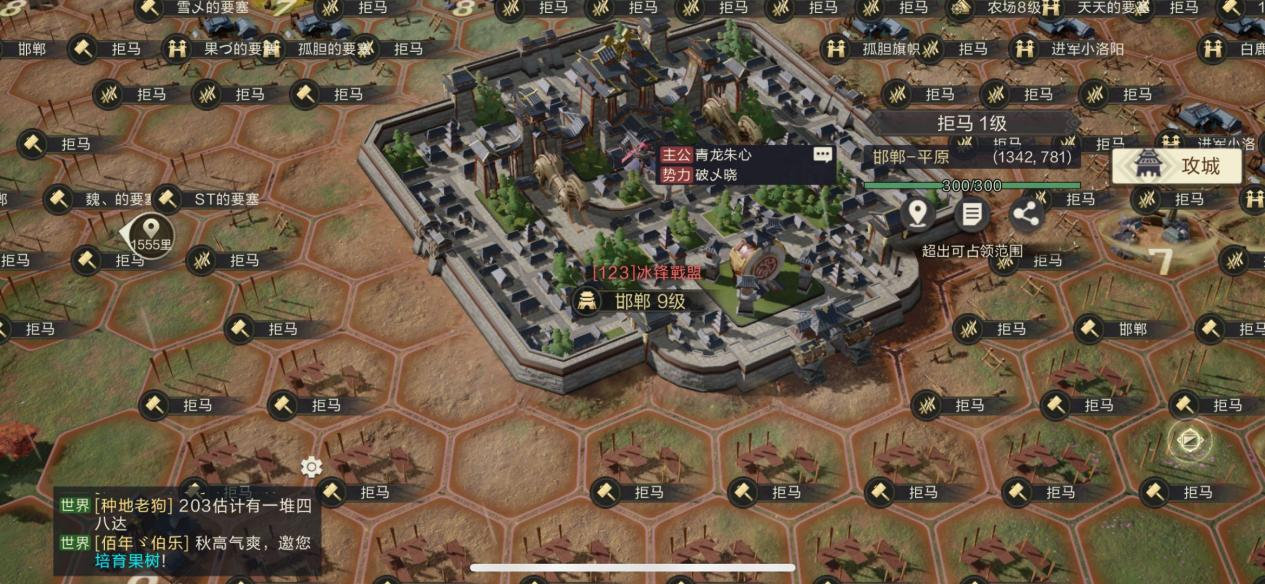Click the location pin icon under the health bar
Image resolution: width=1265 pixels, height=584 pixels.
tap(917, 213)
